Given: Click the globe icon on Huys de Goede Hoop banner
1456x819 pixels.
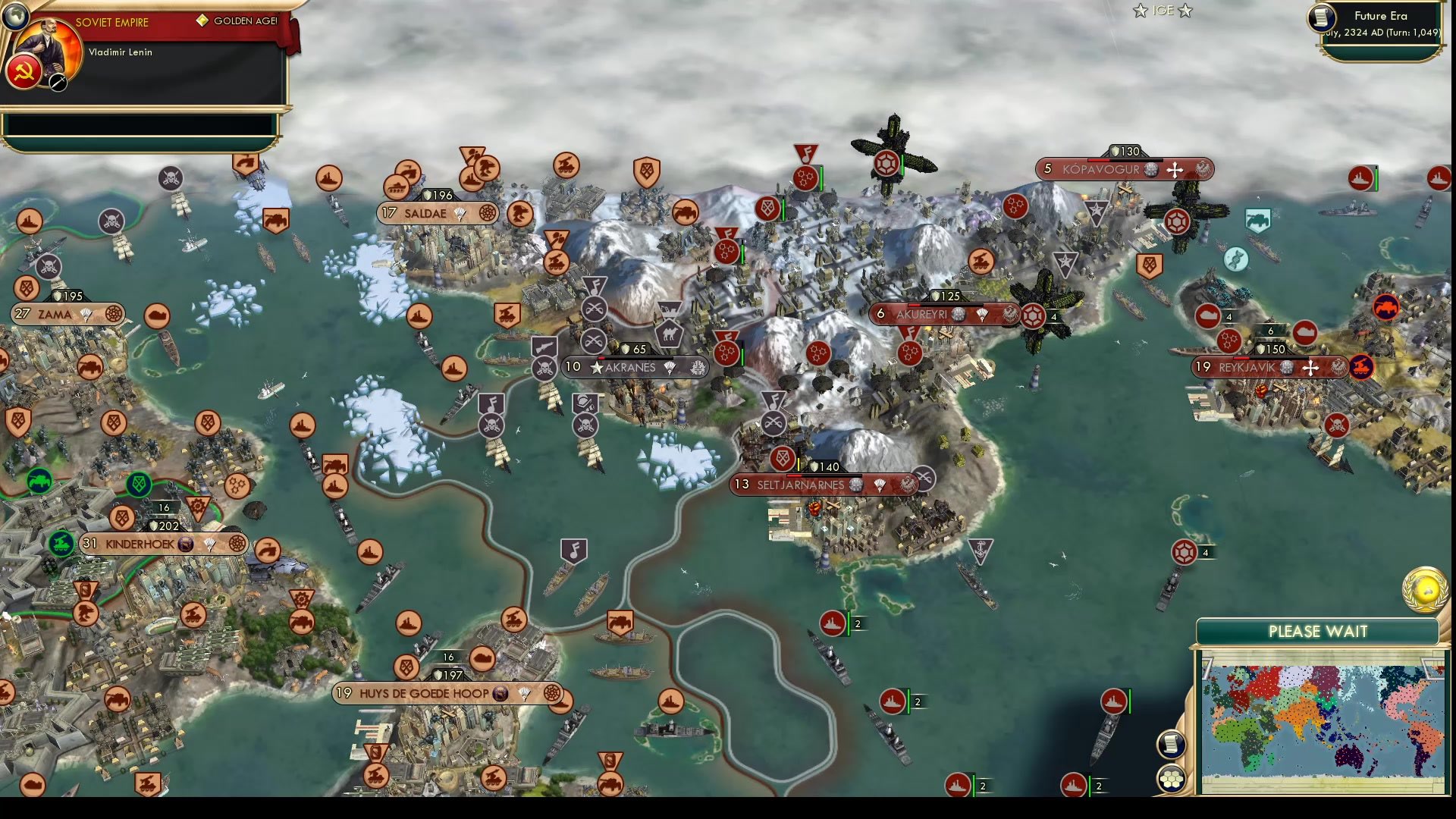Looking at the screenshot, I should coord(500,692).
